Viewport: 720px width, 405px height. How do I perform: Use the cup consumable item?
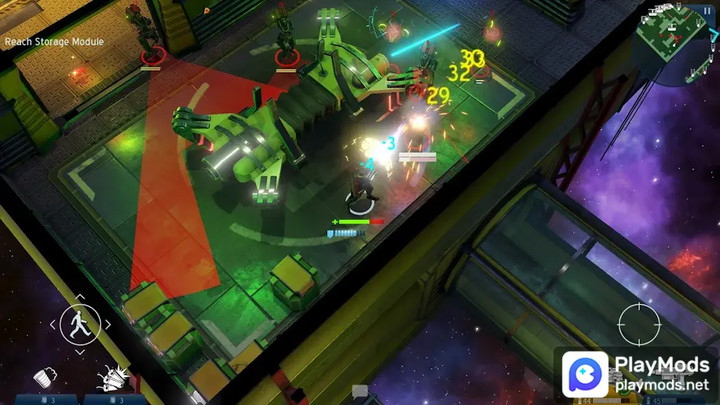tap(44, 376)
